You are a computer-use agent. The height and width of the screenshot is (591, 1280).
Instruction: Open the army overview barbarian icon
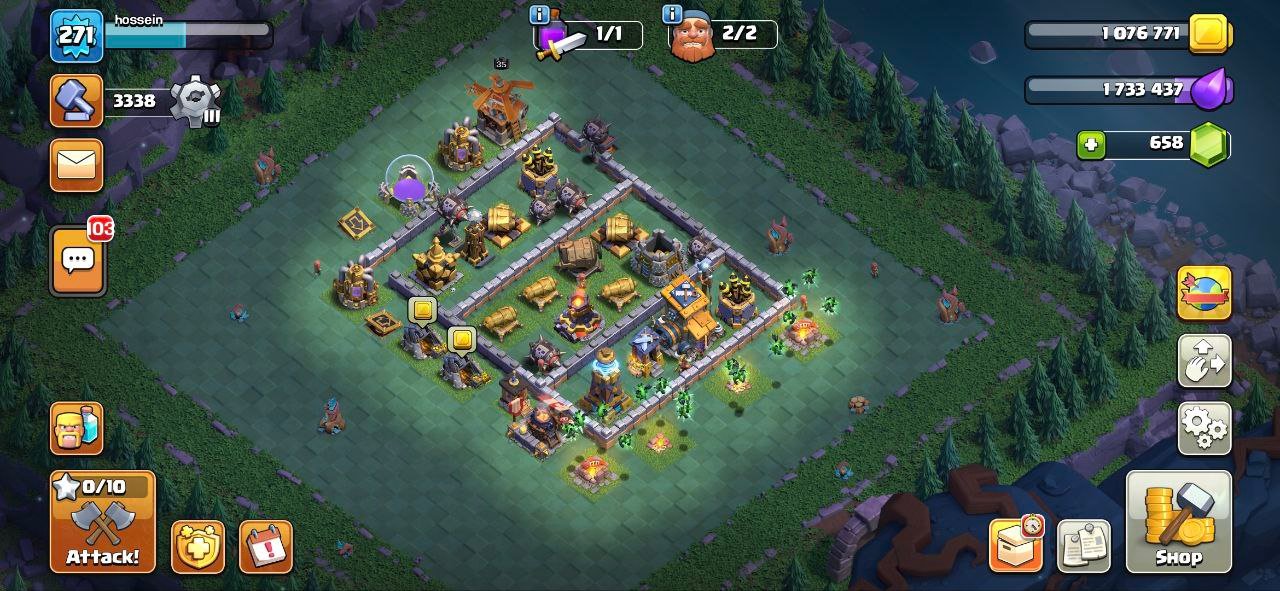(x=77, y=428)
